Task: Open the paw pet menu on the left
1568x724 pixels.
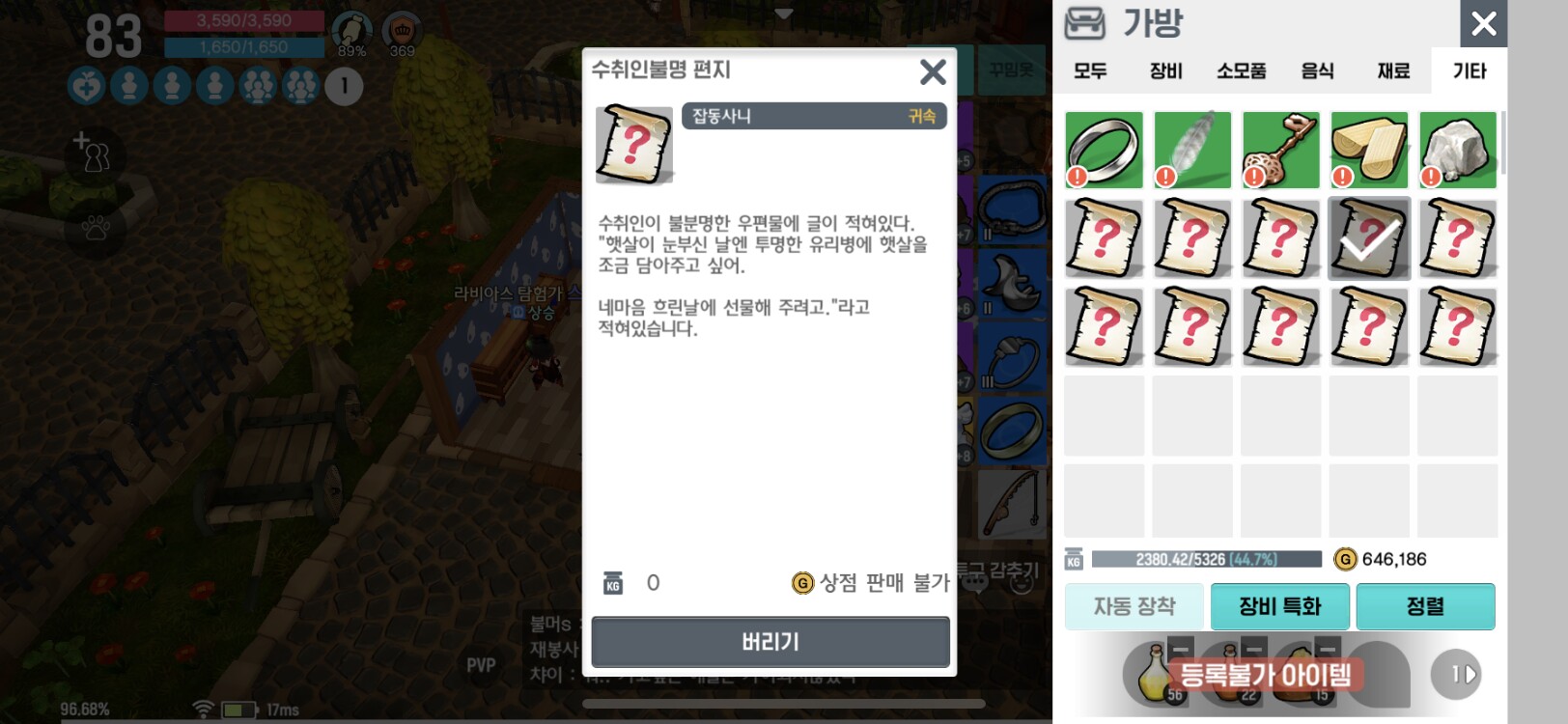Action: click(95, 226)
